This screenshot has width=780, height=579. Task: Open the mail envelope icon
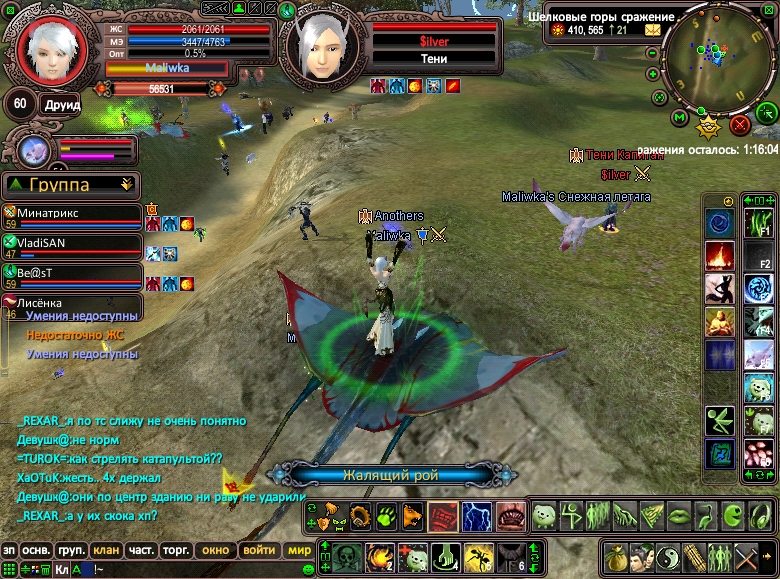(x=652, y=30)
